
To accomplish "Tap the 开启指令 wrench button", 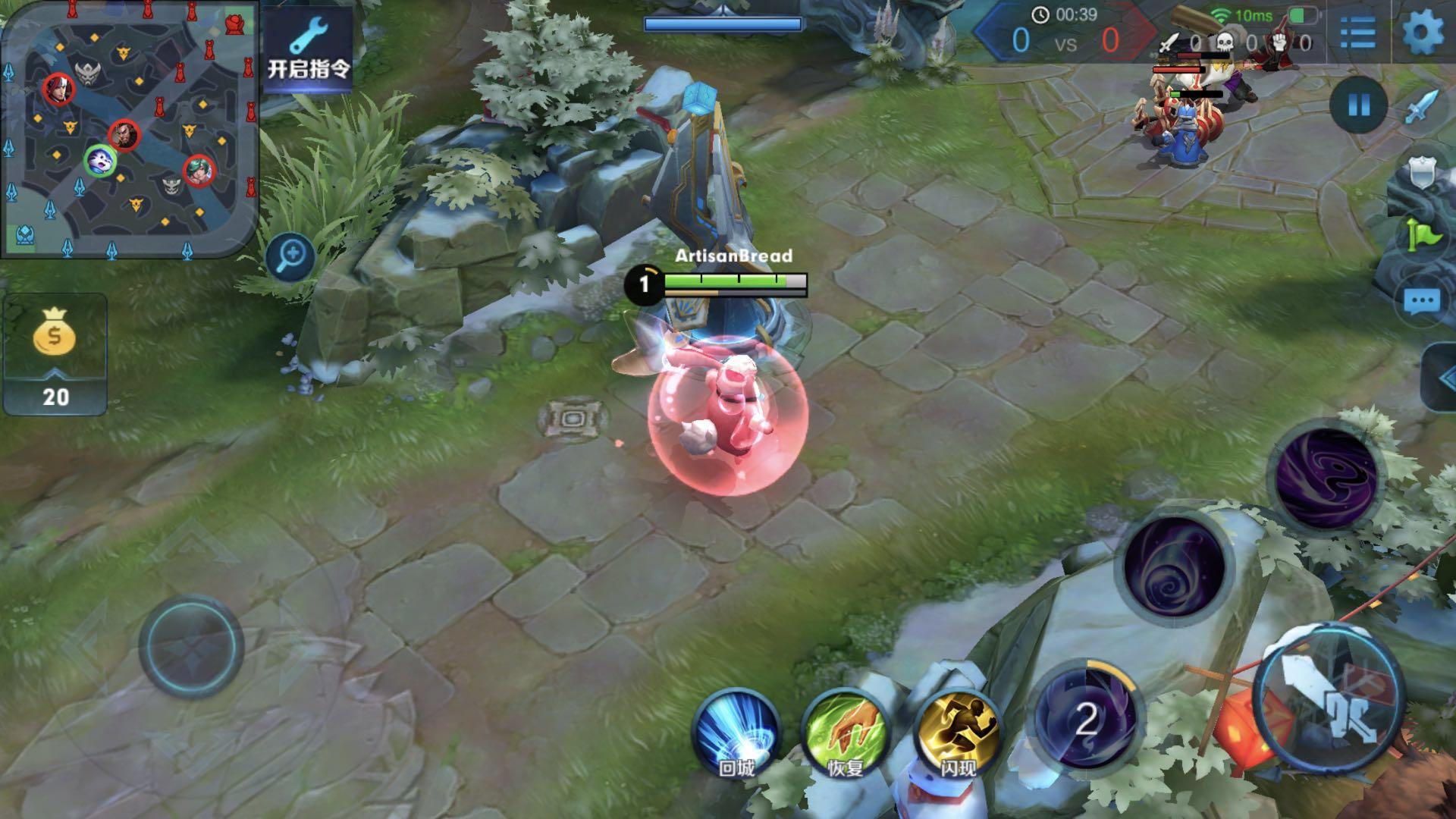I will coord(308,50).
